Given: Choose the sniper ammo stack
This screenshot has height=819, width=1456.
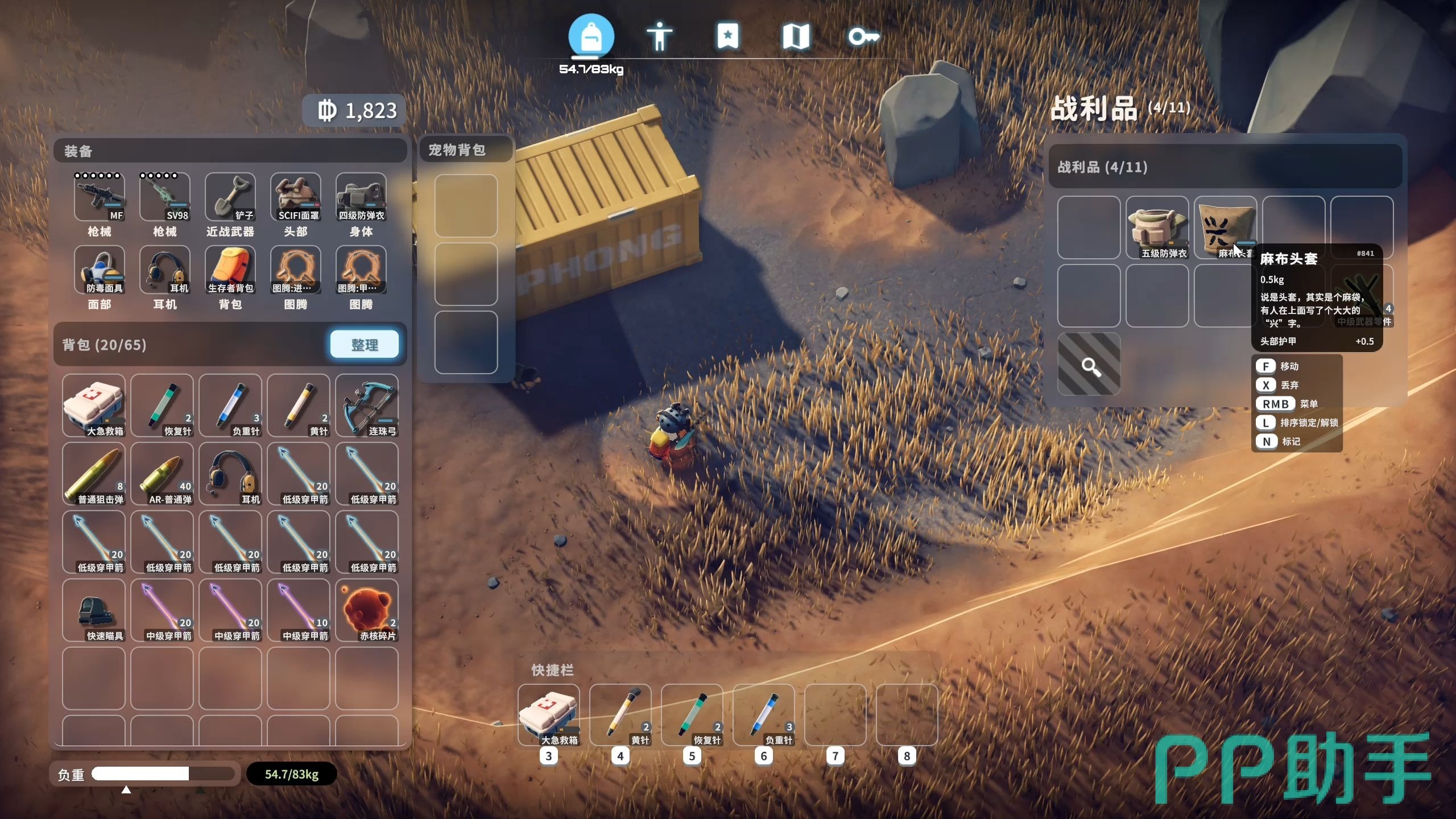Looking at the screenshot, I should coord(94,474).
